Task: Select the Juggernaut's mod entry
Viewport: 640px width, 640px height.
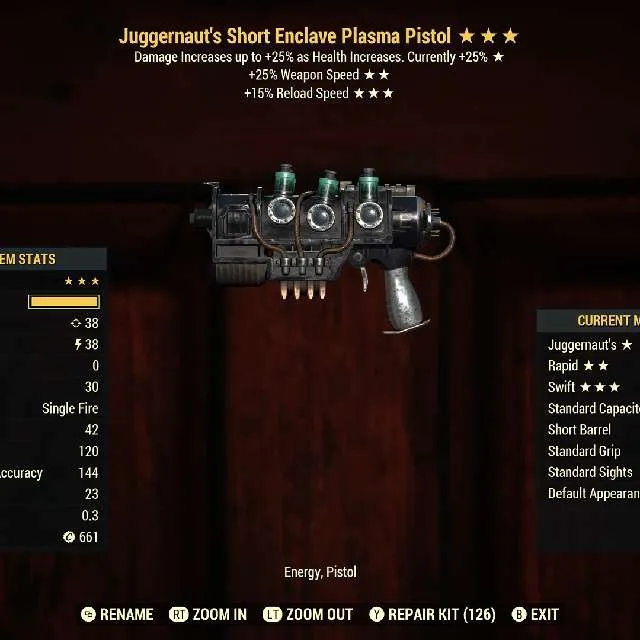Action: (590, 345)
